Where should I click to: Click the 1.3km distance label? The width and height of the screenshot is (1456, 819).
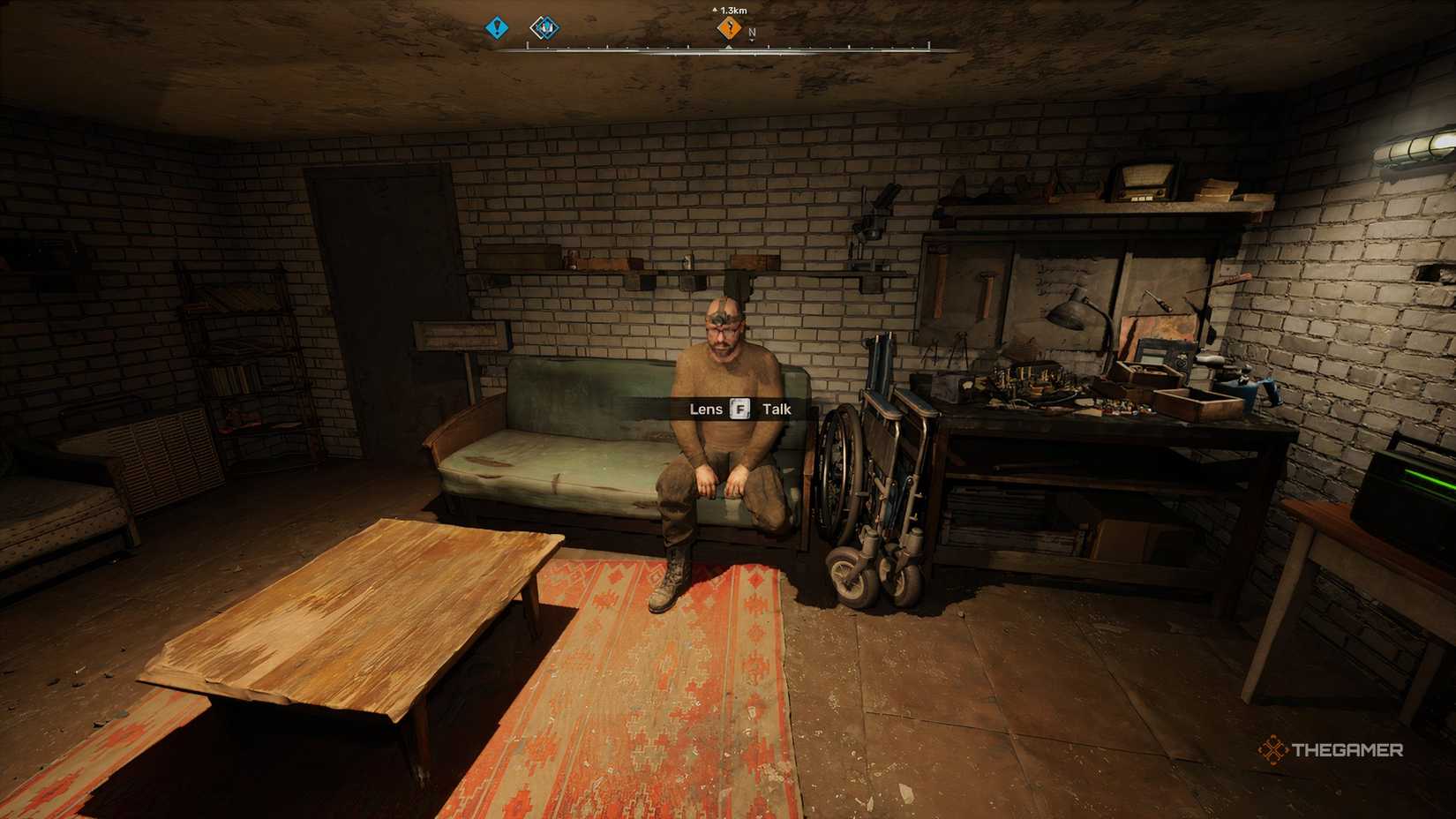tap(732, 9)
